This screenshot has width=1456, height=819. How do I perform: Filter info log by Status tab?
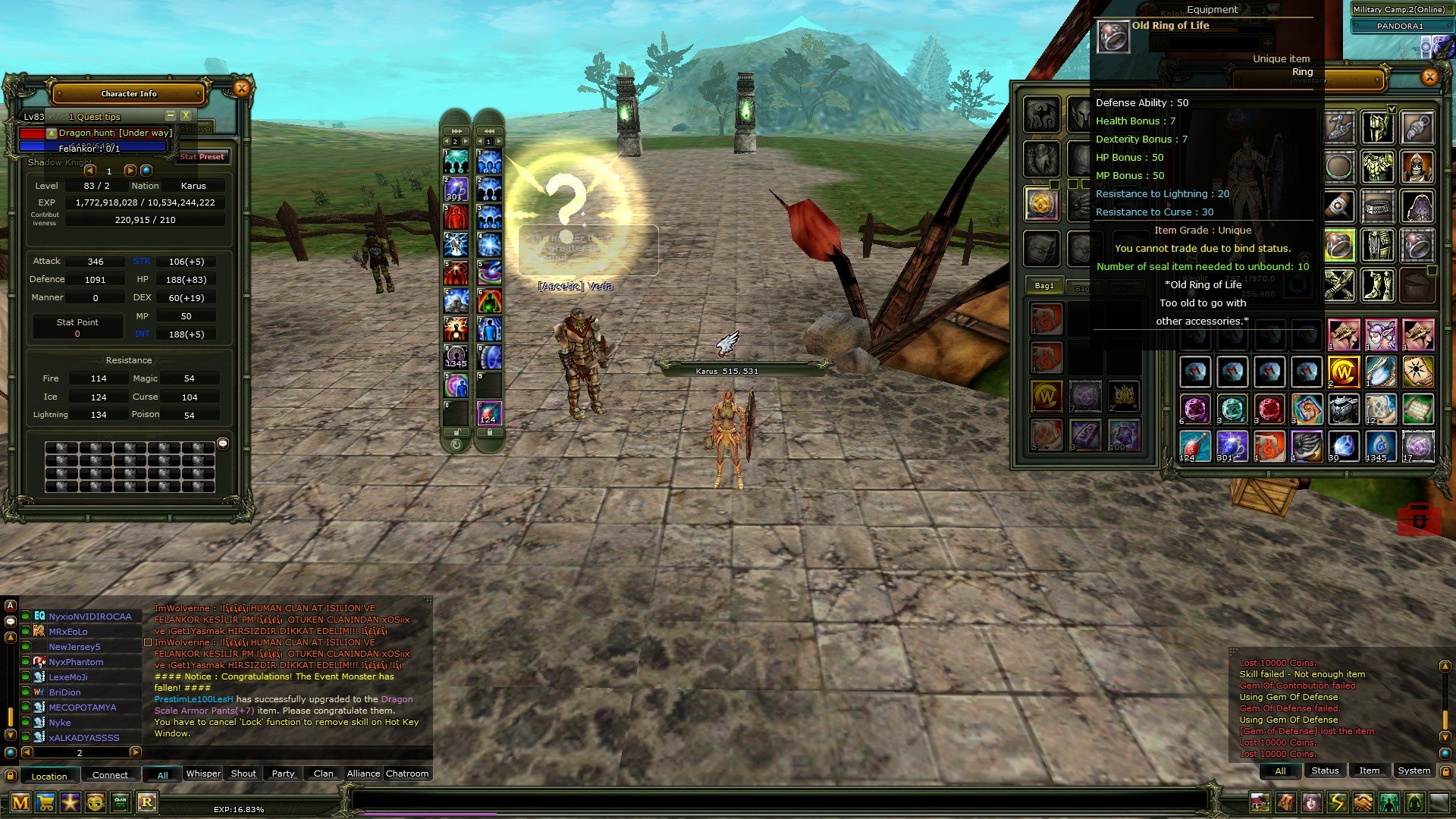click(x=1325, y=770)
